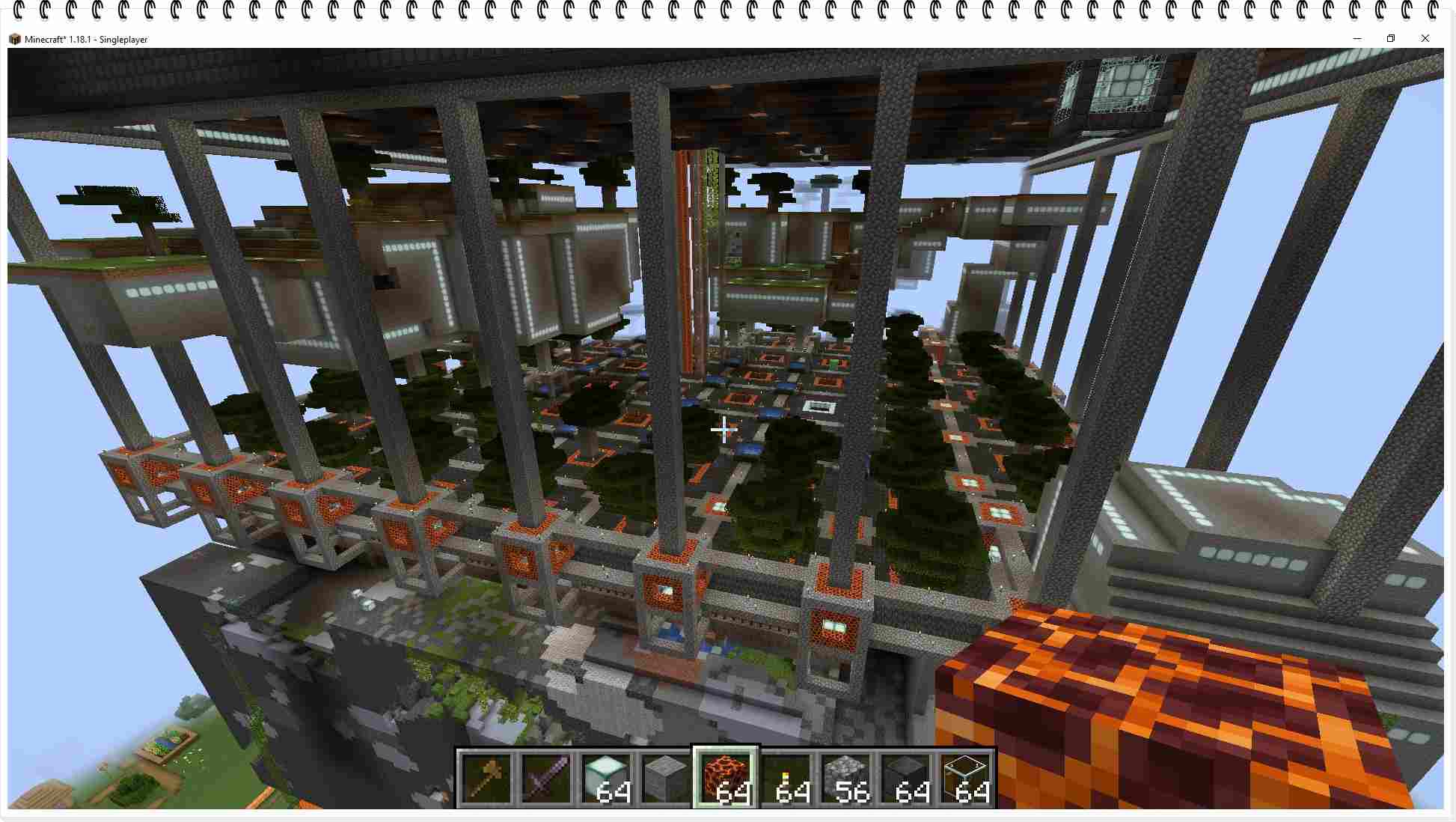Click the crosshair at screen center
The width and height of the screenshot is (1456, 822).
[723, 428]
